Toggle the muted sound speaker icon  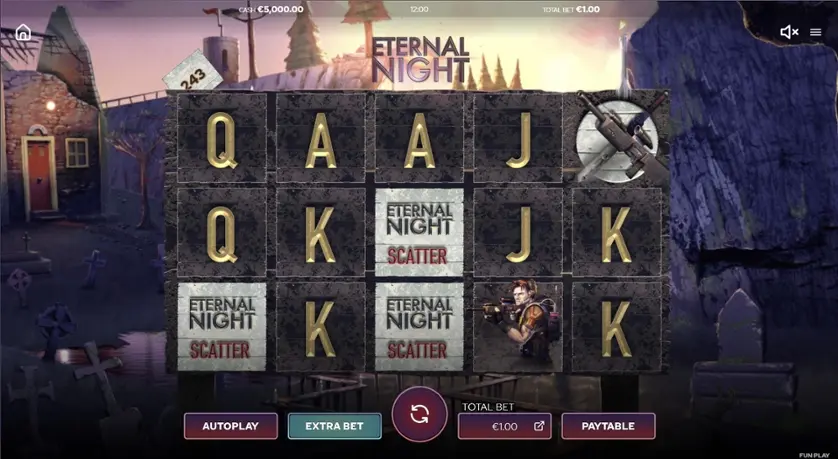[x=788, y=32]
